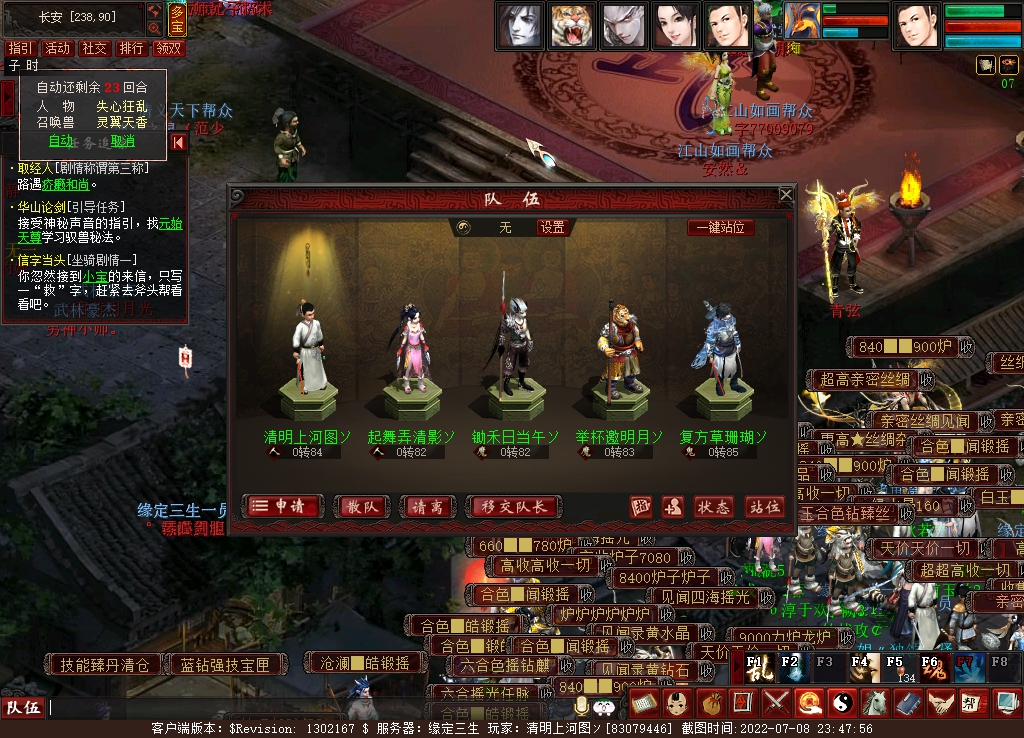
Task: Disband the team with 散队
Action: tap(362, 507)
